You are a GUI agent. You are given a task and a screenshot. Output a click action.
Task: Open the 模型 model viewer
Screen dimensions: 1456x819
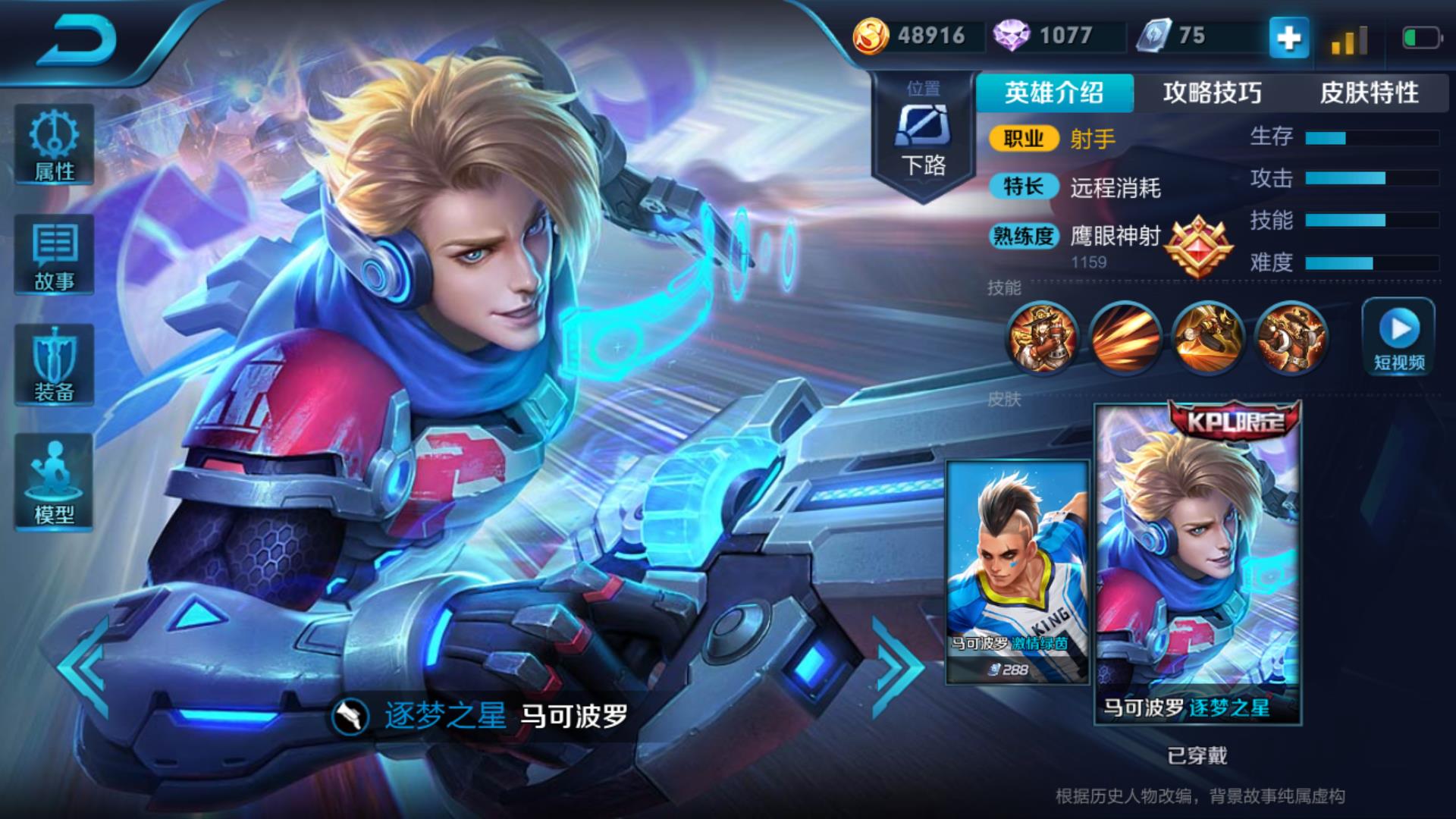(54, 482)
